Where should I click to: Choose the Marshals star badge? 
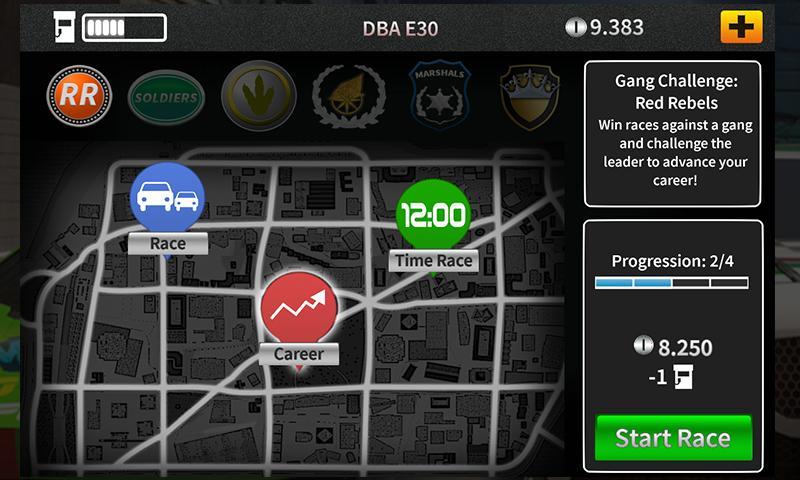coord(438,96)
